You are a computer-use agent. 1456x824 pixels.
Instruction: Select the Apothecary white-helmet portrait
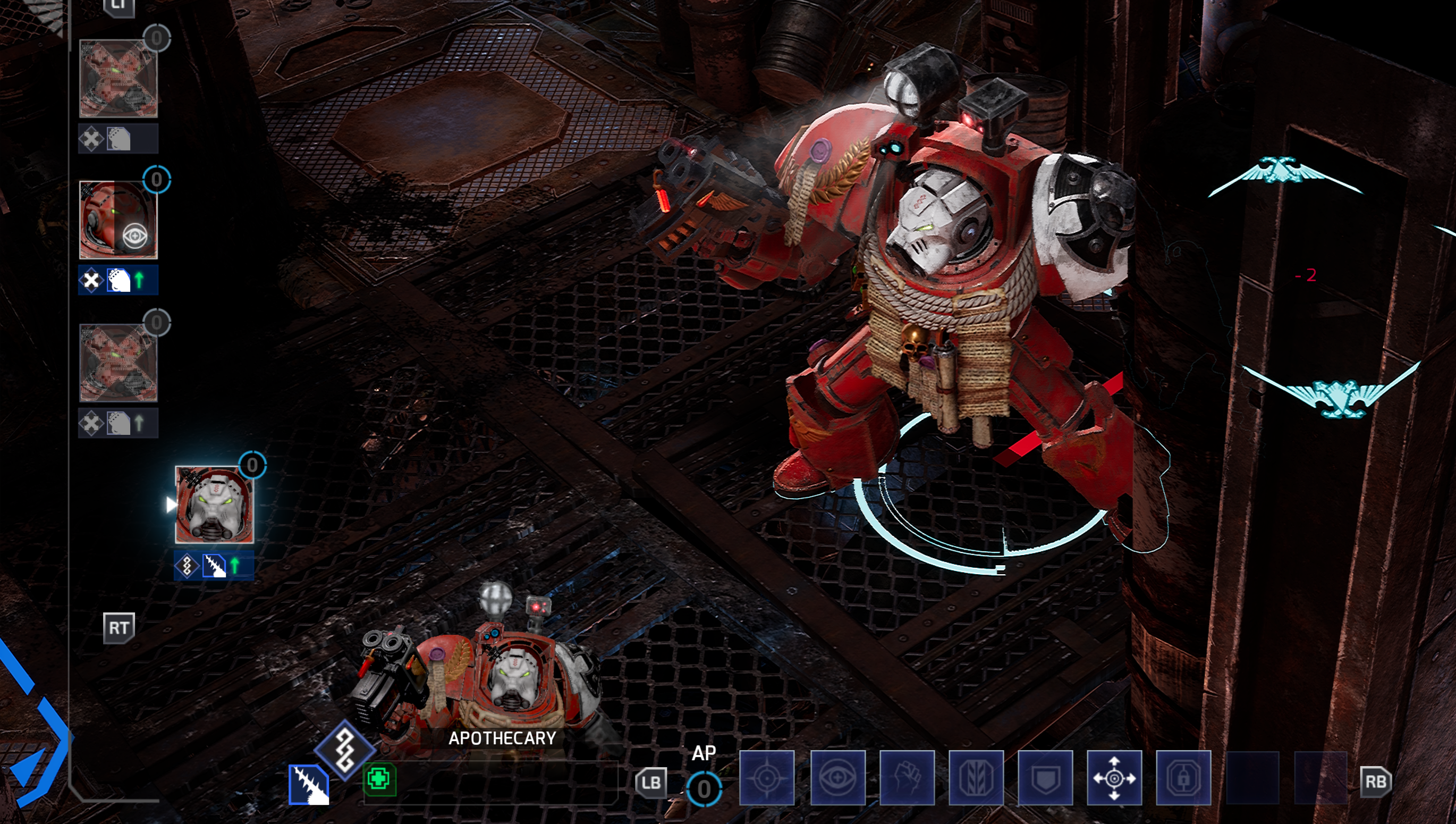pos(214,505)
